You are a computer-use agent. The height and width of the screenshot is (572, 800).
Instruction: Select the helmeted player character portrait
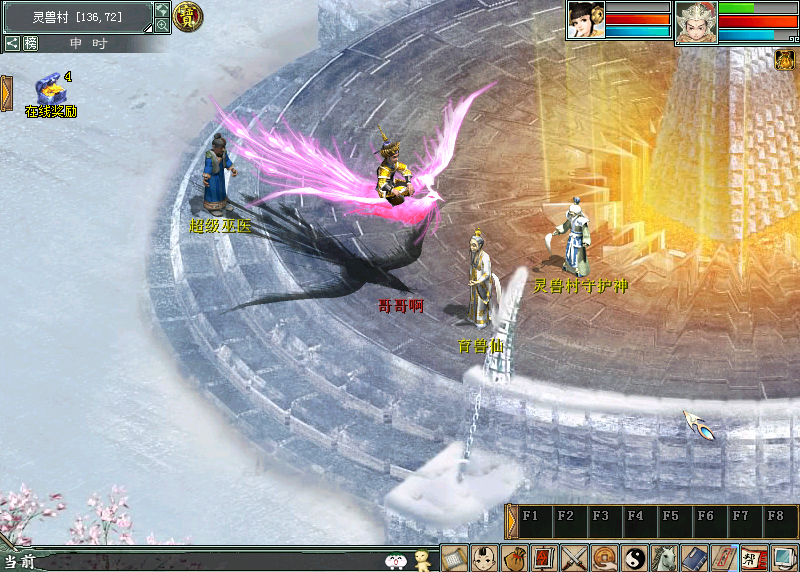click(x=695, y=21)
